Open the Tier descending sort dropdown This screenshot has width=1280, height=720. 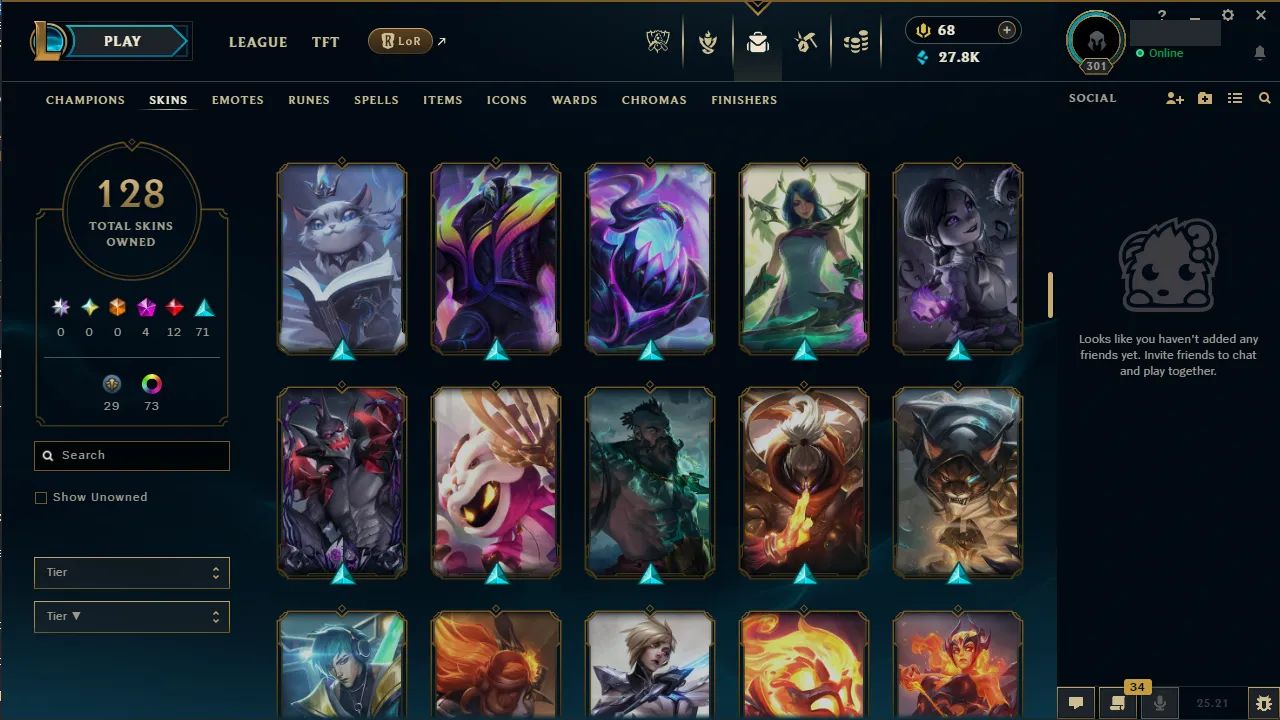[131, 616]
